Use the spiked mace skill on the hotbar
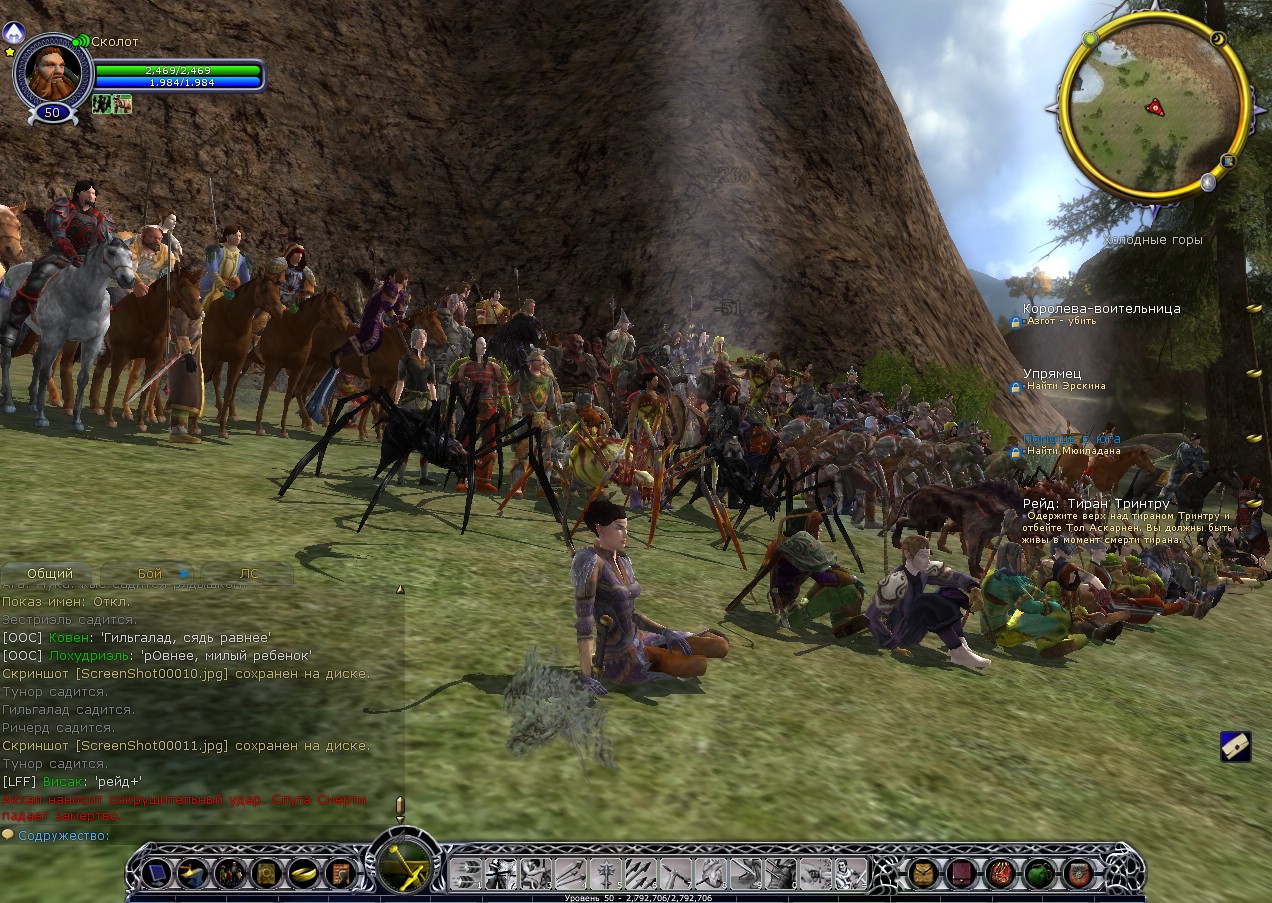Screen dimensions: 1272x903 click(x=607, y=874)
